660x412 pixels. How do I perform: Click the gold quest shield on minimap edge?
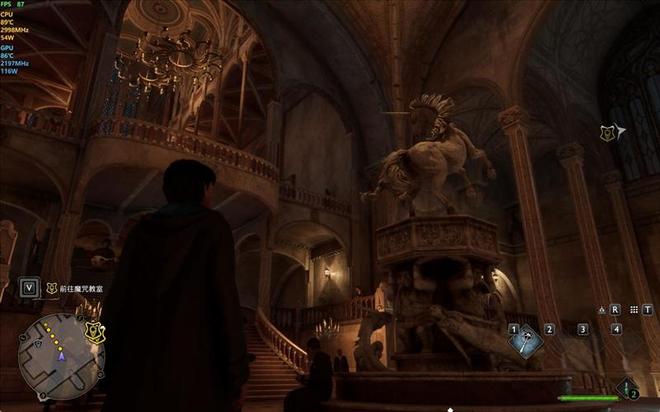coord(95,333)
